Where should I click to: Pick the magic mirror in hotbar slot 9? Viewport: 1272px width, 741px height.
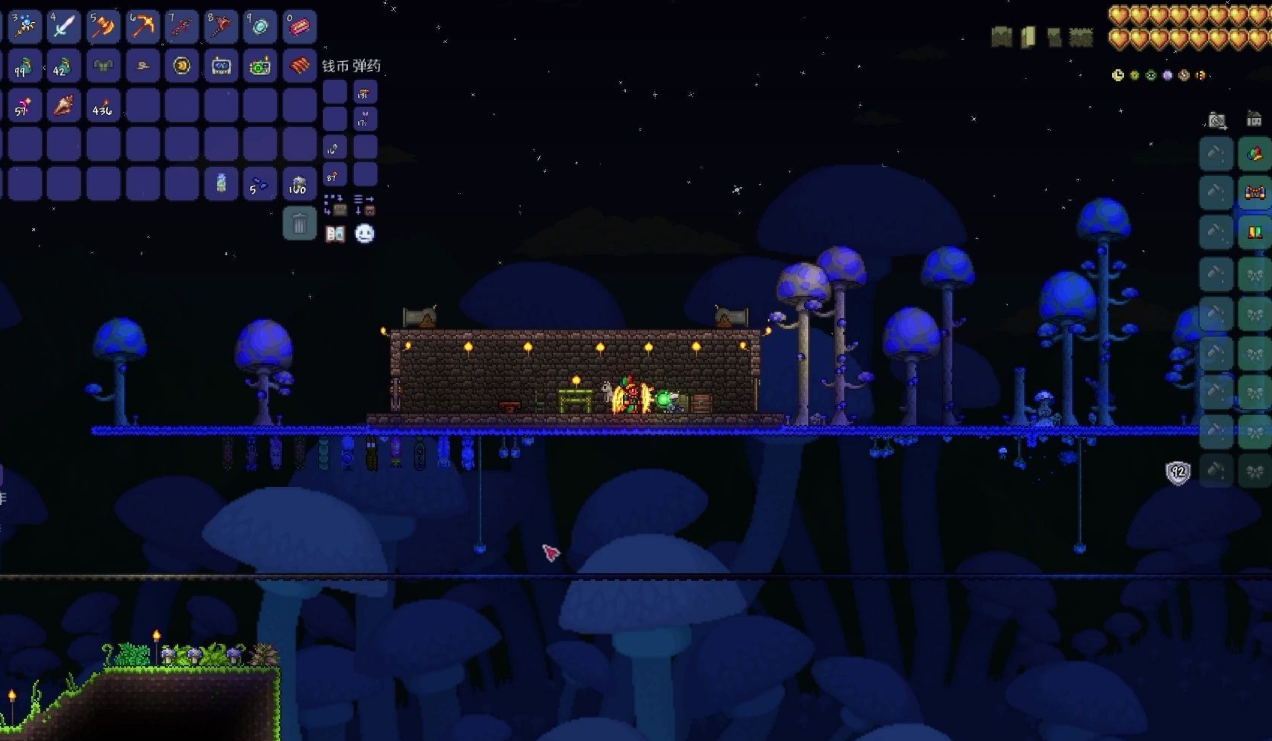260,27
